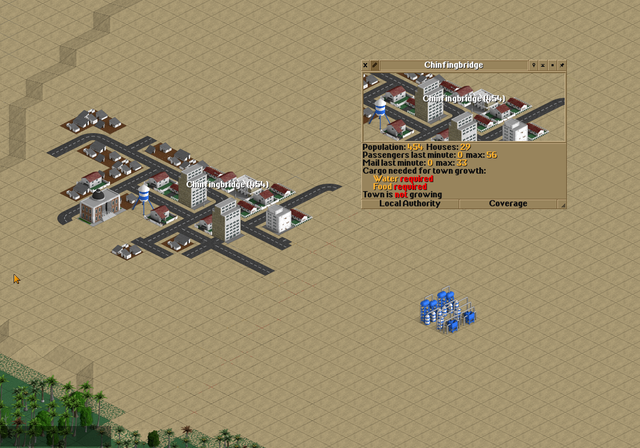This screenshot has width=640, height=448.
Task: Open the Local Authority window
Action: [x=409, y=203]
